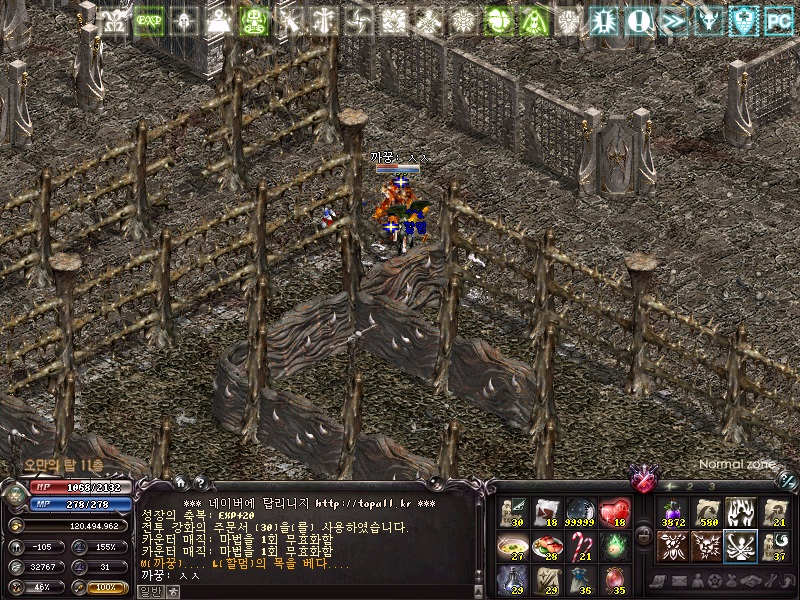Select the soup bowl item slot

[x=513, y=546]
